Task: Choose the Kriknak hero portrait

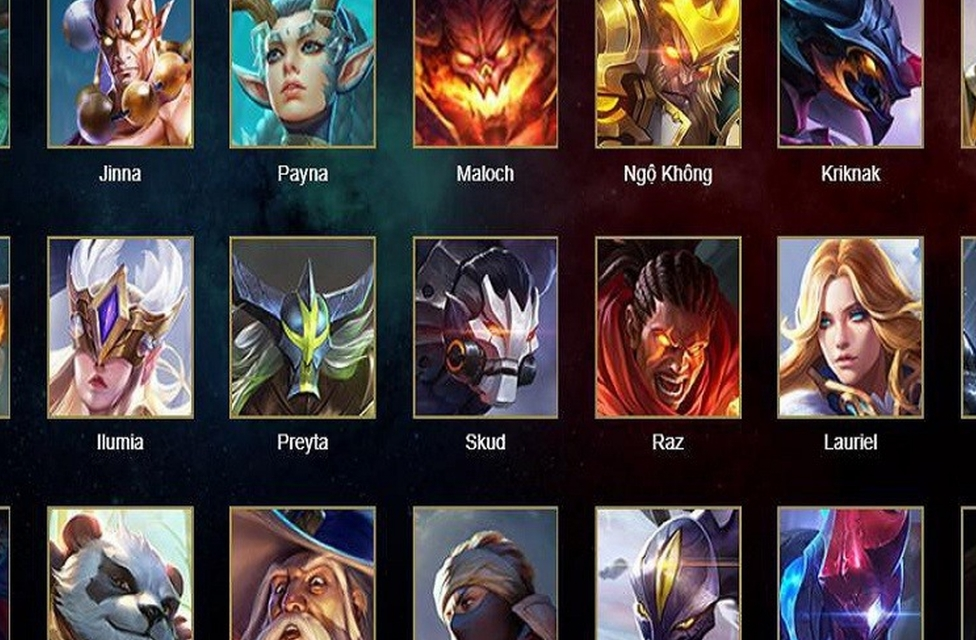Action: (850, 72)
